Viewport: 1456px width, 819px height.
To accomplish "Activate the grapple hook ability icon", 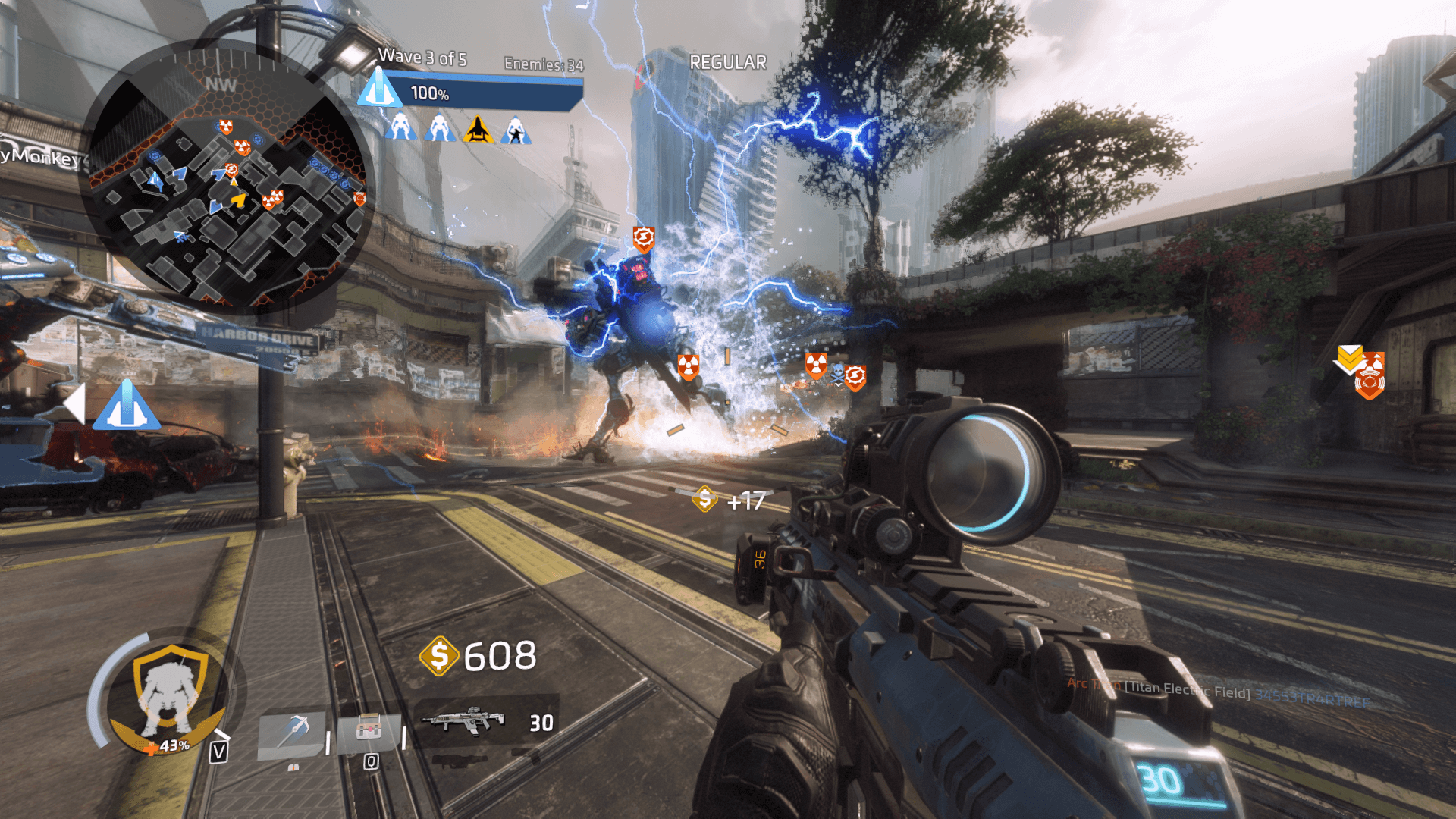I will (x=292, y=733).
